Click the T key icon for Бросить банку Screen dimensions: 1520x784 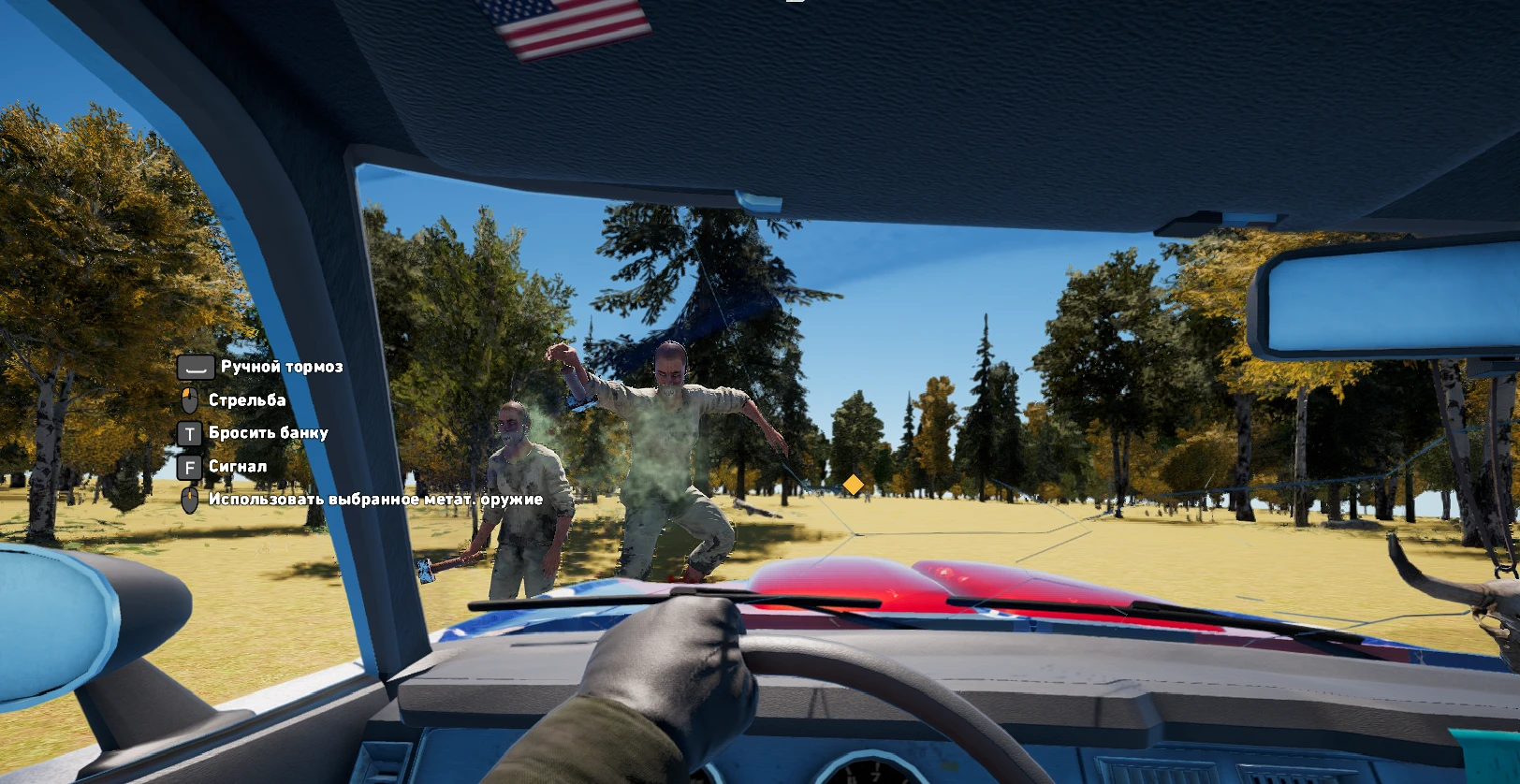[190, 432]
